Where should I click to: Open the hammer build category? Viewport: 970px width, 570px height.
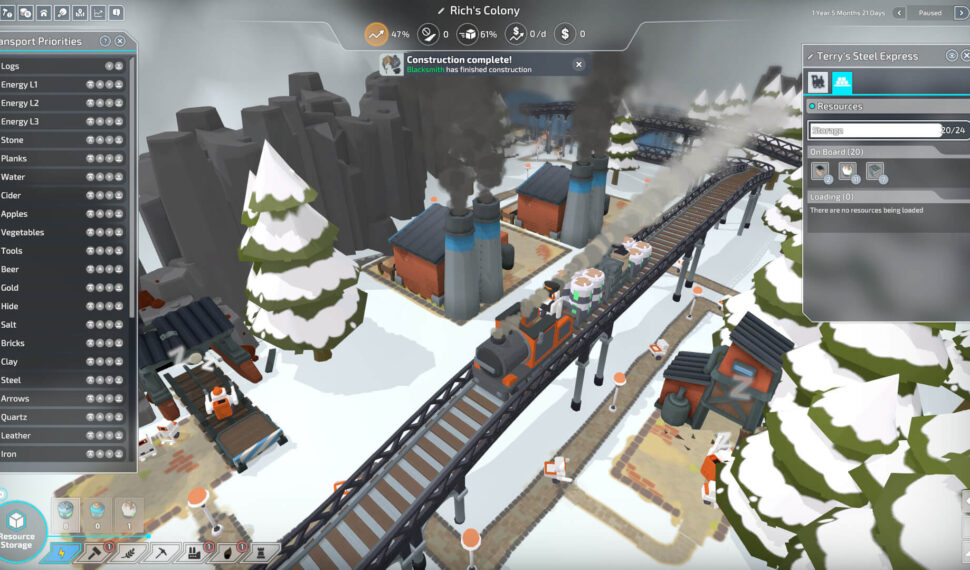click(x=95, y=552)
